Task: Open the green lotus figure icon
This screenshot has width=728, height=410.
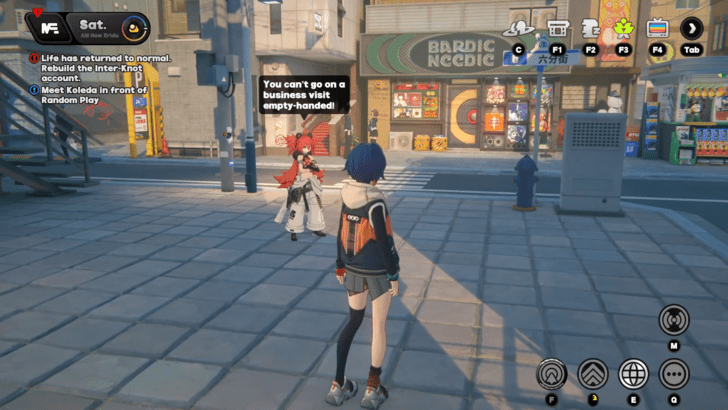Action: coord(624,28)
